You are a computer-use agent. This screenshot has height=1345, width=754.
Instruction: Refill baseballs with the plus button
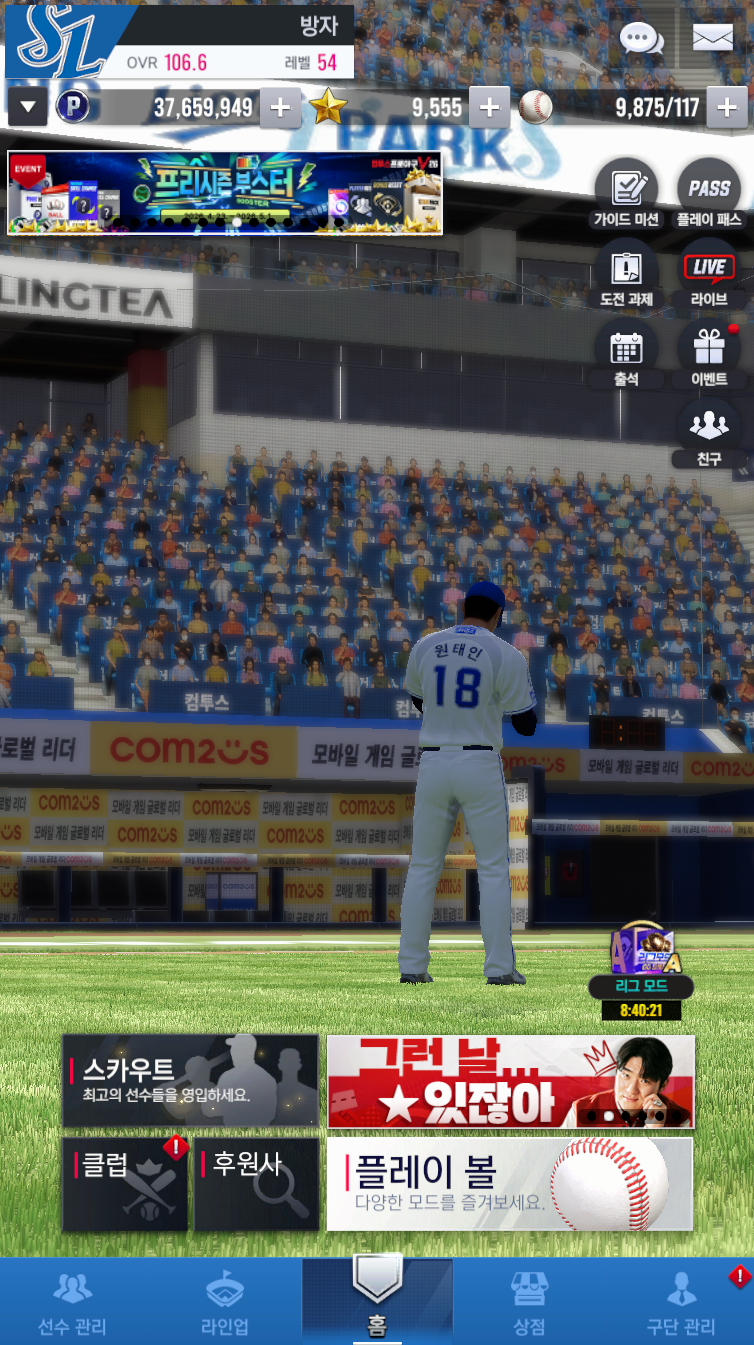click(726, 108)
